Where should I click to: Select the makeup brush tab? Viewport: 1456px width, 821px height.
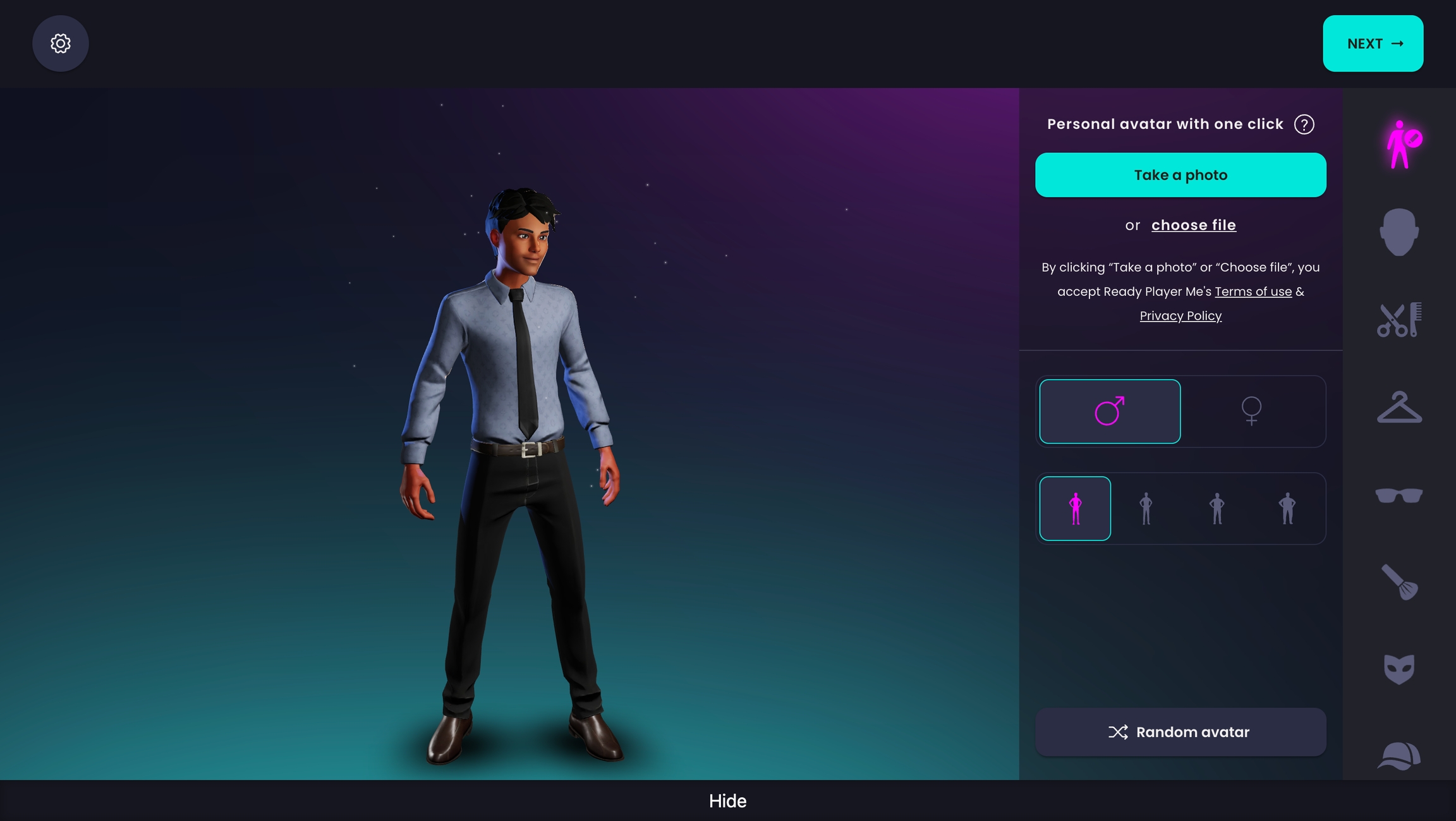tap(1398, 582)
